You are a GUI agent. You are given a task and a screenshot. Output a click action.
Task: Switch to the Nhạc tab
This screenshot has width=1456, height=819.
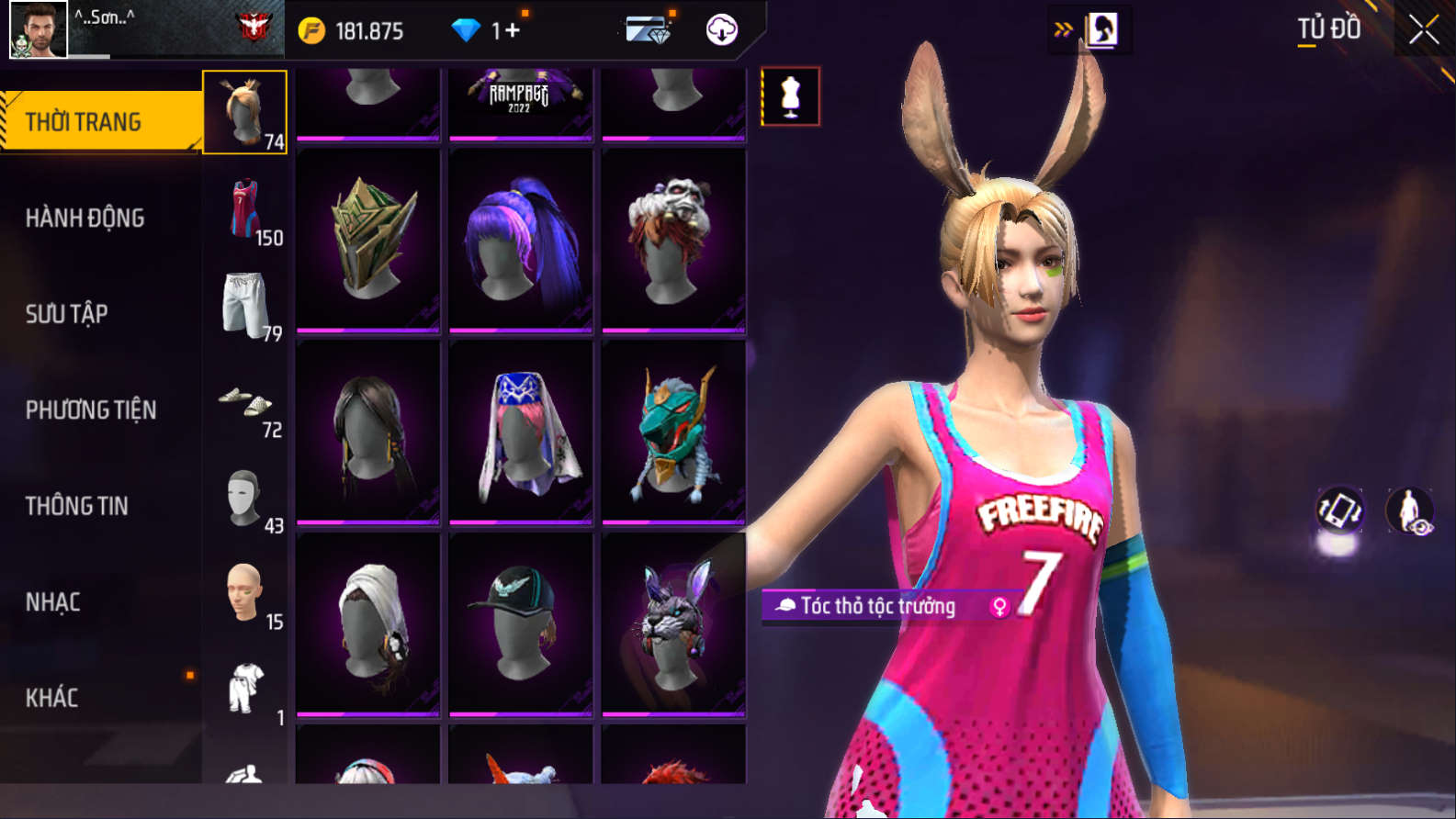pos(53,602)
